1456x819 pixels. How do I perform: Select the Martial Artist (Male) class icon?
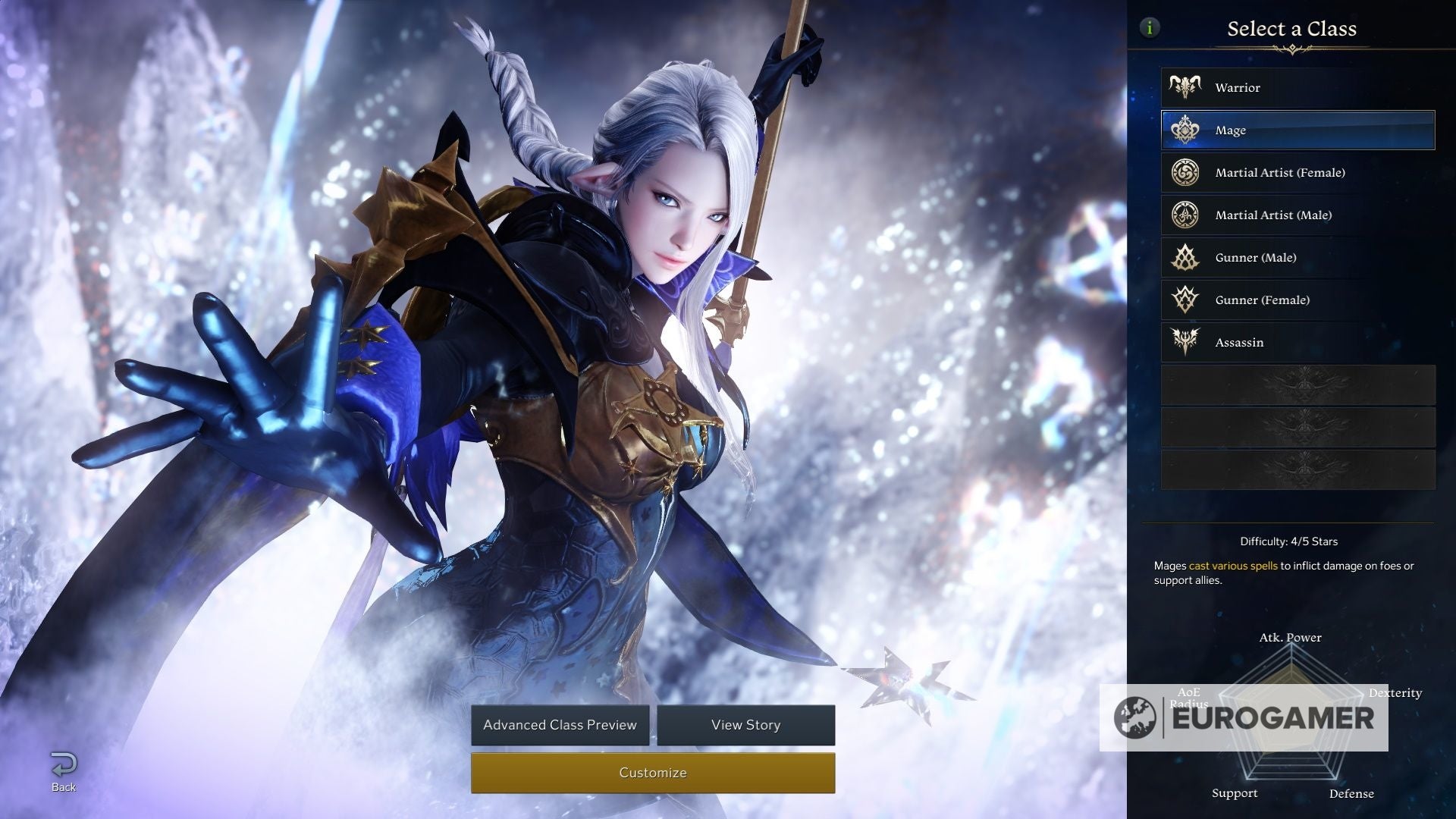coord(1185,215)
